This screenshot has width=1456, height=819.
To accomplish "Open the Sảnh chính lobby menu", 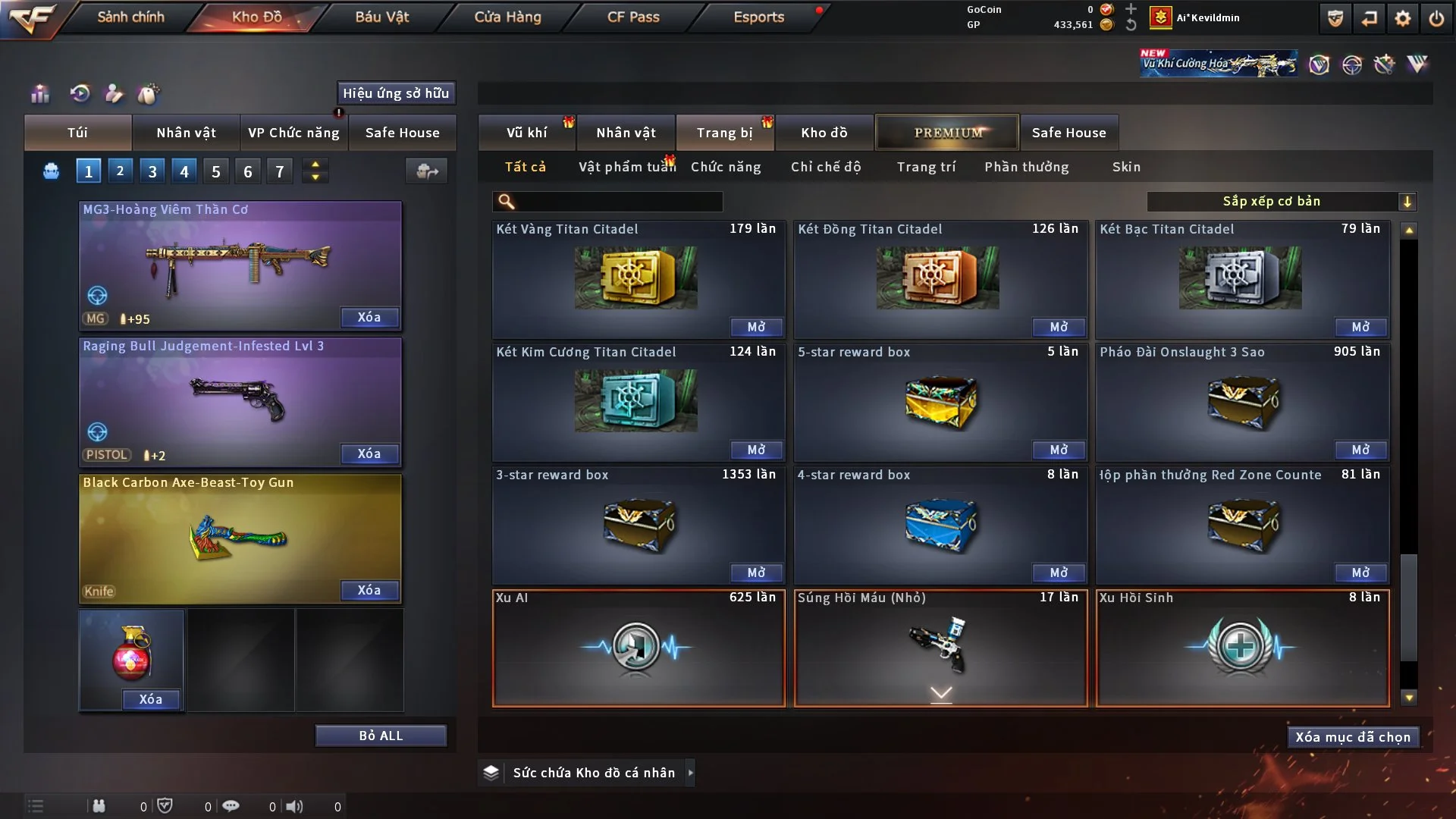I will point(130,17).
